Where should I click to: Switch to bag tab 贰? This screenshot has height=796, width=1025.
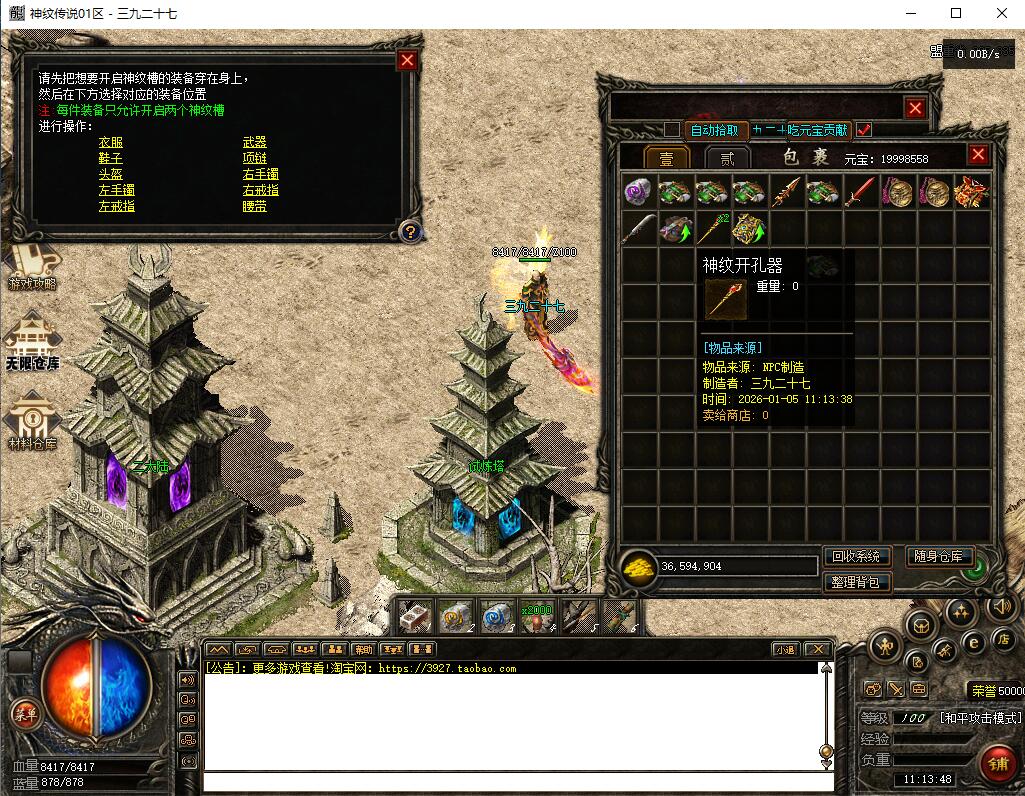[727, 158]
